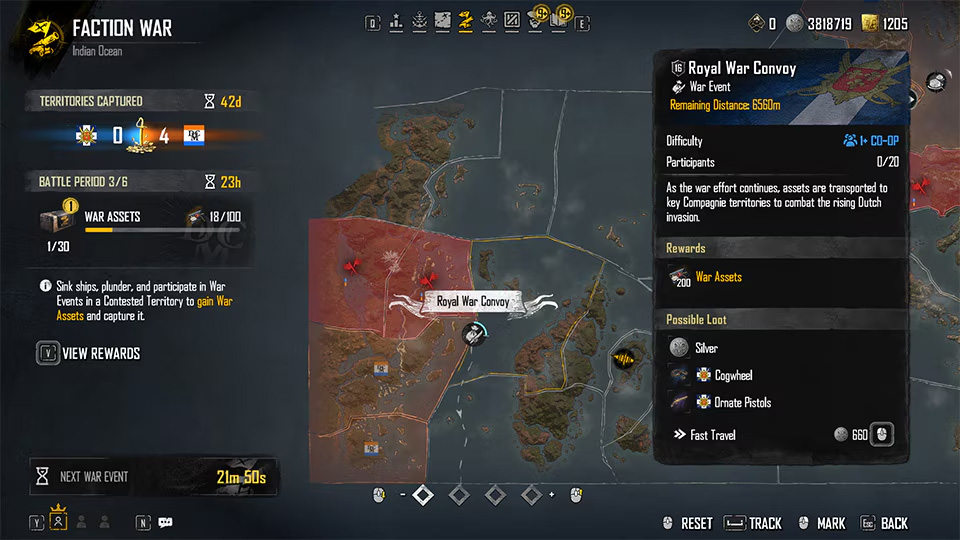
Task: Click the View Rewards button
Action: 89,353
